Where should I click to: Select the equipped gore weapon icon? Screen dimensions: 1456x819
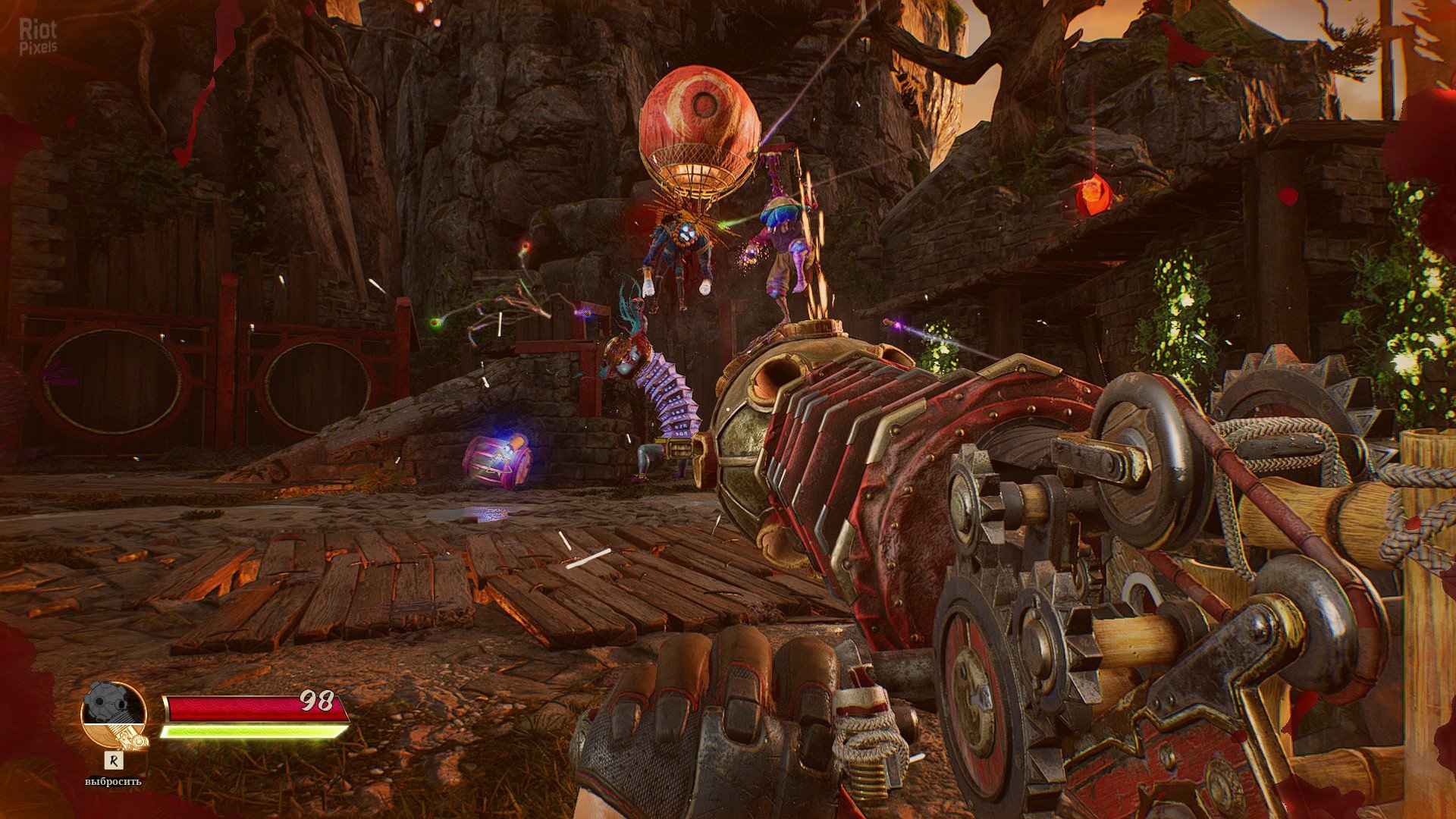pyautogui.click(x=114, y=716)
